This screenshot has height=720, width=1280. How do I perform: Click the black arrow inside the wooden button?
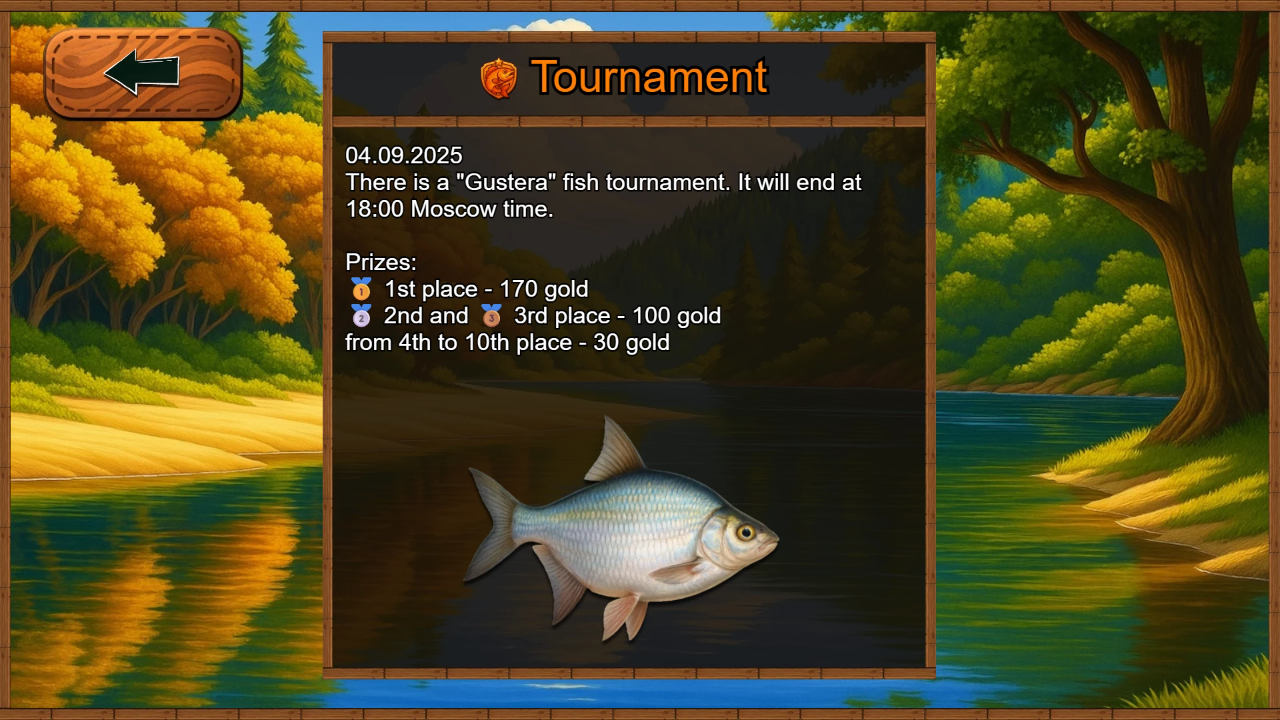tap(143, 70)
